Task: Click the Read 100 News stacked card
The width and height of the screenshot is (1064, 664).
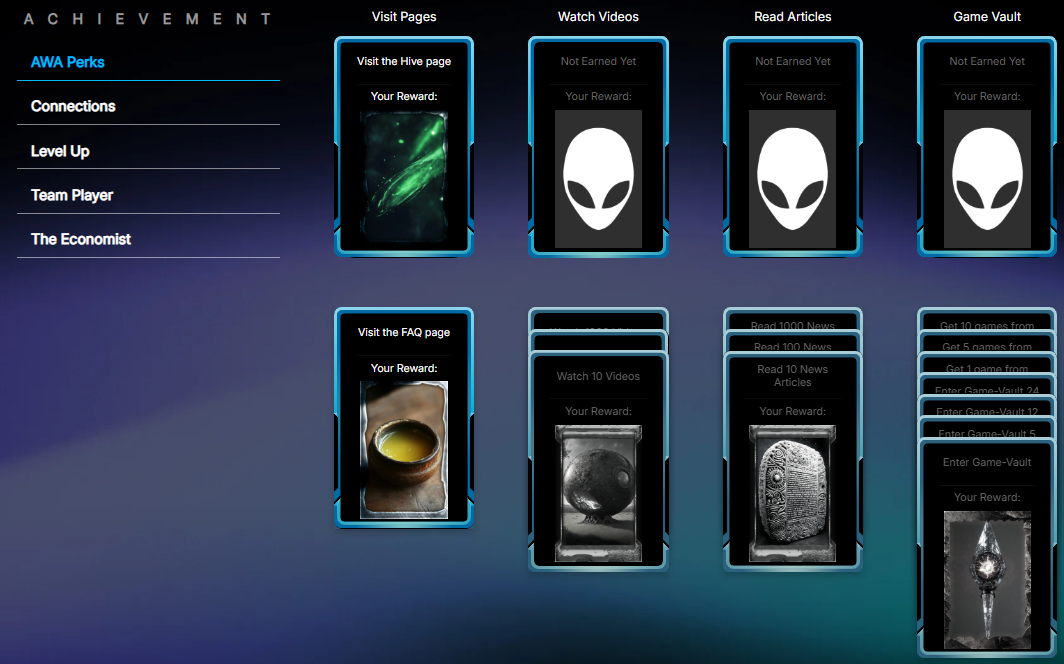Action: pyautogui.click(x=792, y=346)
